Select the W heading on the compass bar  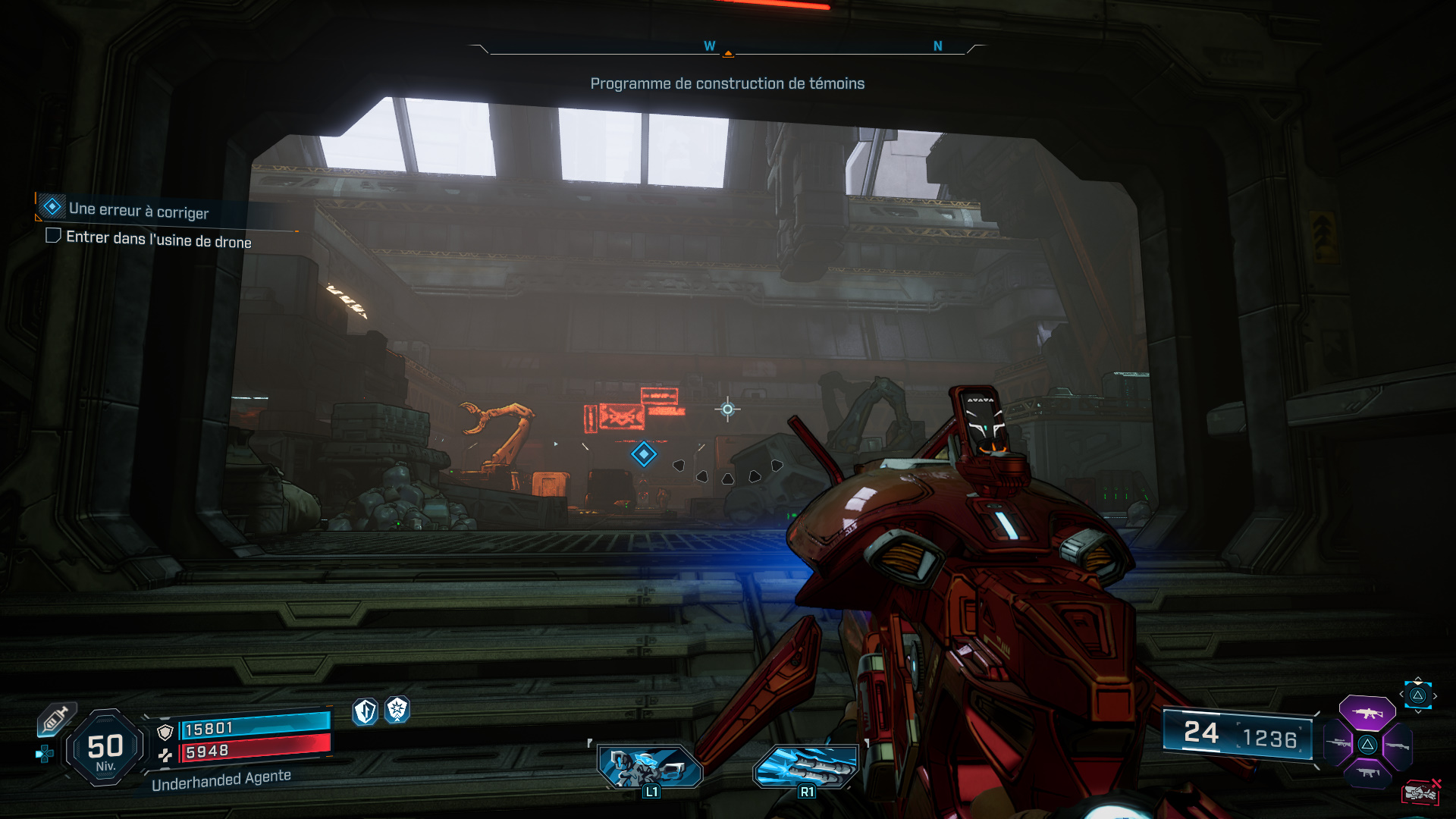coord(710,45)
